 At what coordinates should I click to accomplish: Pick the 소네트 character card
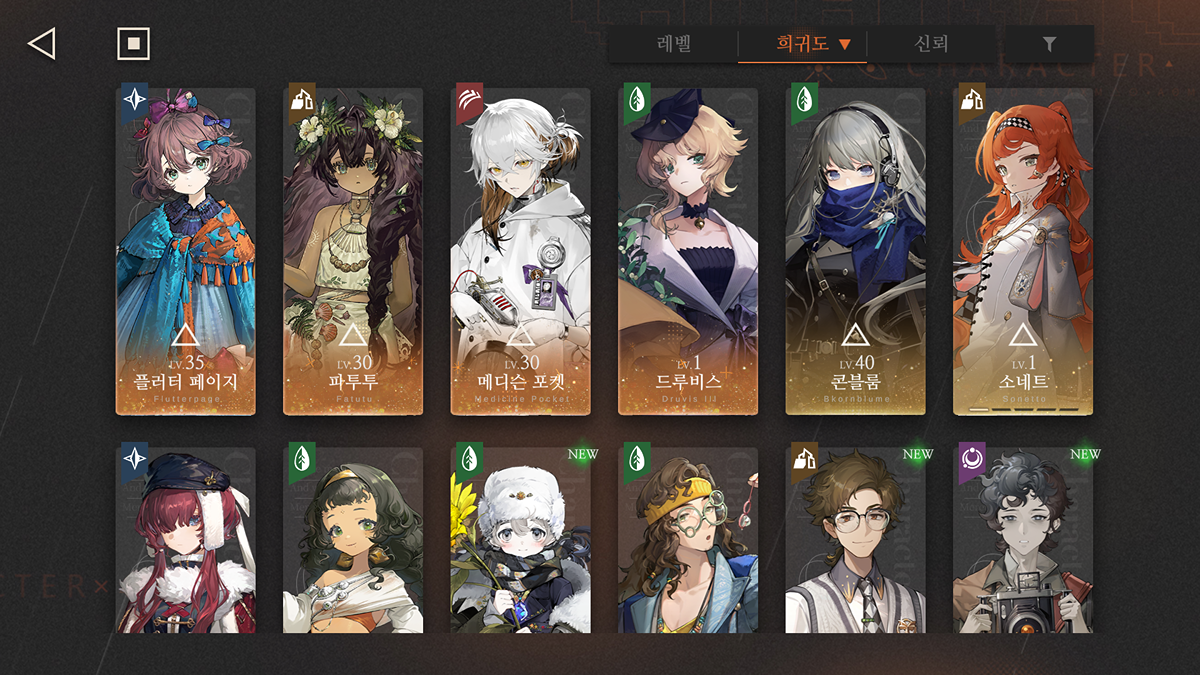click(x=1022, y=251)
